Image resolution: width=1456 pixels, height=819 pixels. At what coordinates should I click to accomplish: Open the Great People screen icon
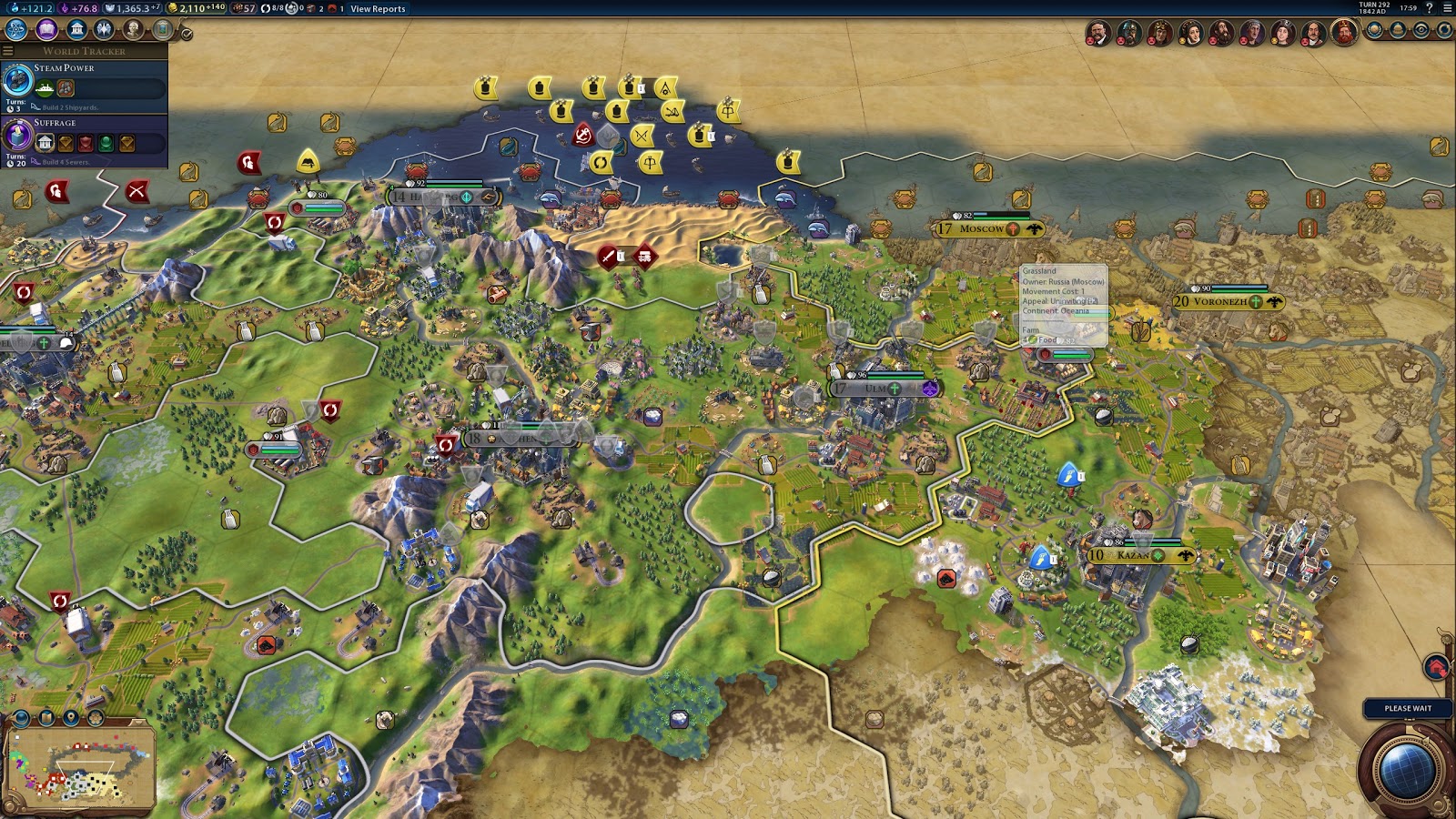pos(131,29)
